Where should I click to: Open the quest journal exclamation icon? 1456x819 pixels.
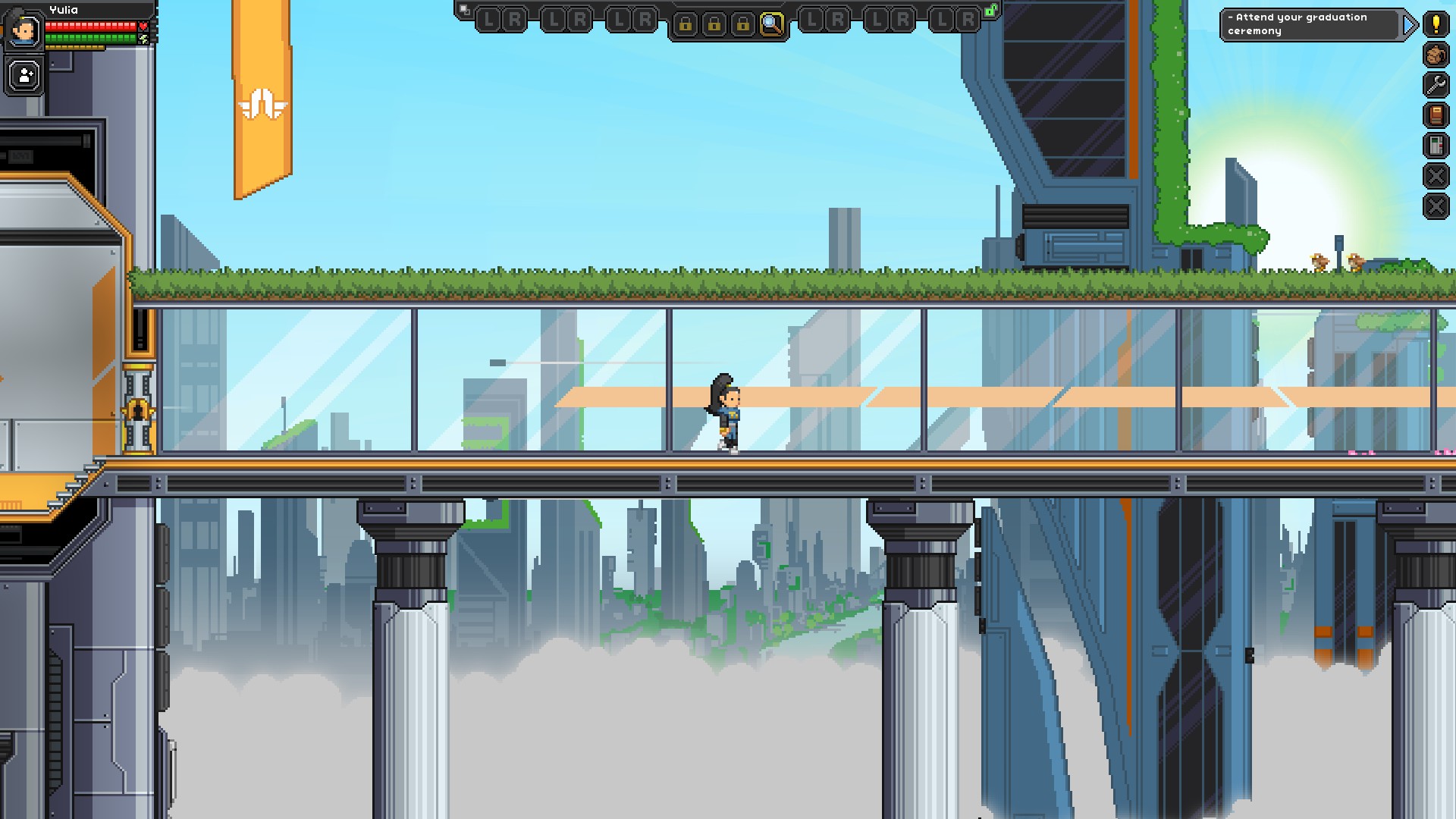tap(1436, 24)
